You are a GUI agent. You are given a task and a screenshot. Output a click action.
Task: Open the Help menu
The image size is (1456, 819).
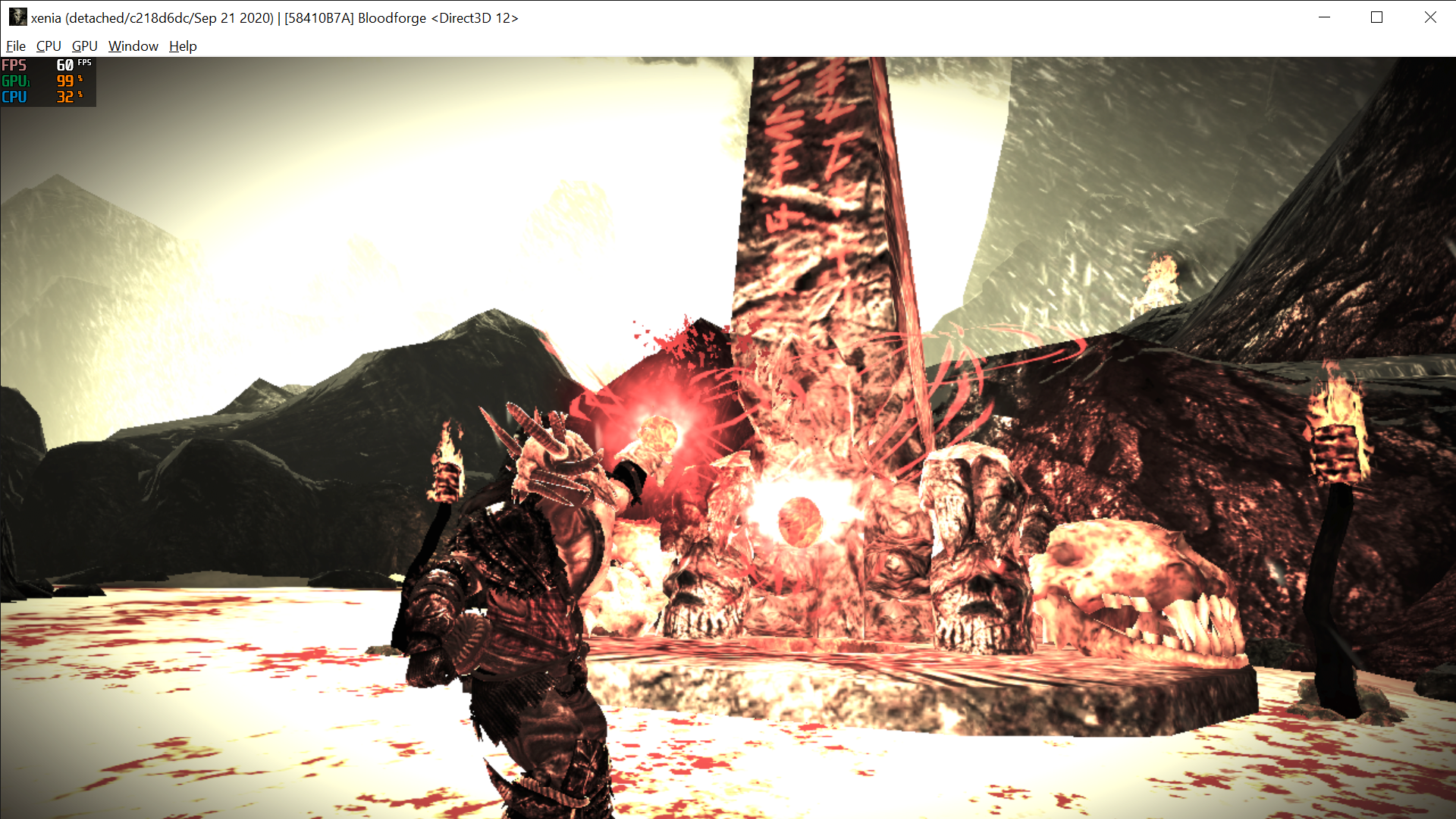tap(182, 46)
